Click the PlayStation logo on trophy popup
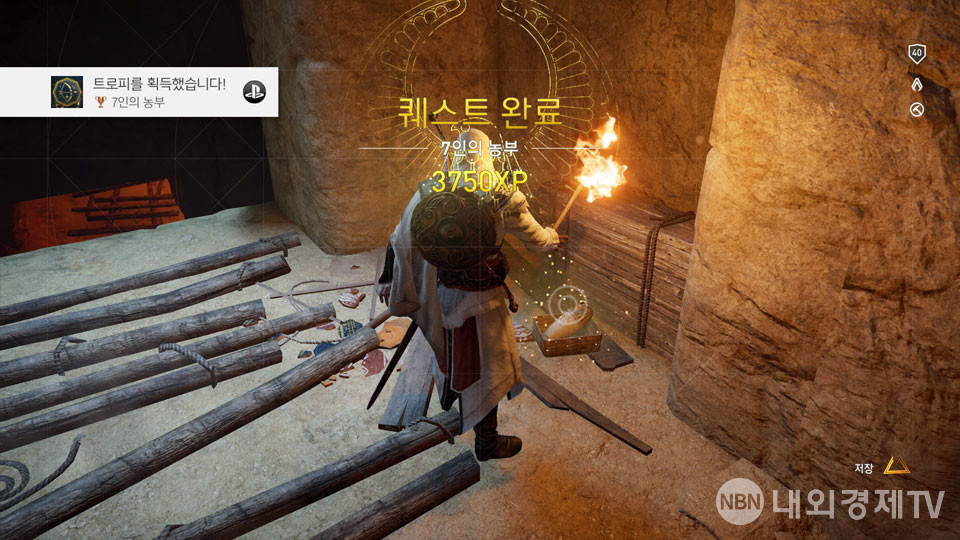 click(255, 88)
